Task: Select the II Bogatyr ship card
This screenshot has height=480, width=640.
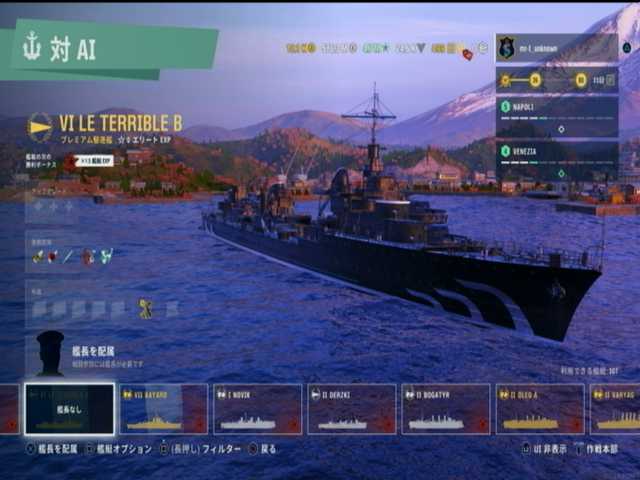Action: [x=446, y=409]
